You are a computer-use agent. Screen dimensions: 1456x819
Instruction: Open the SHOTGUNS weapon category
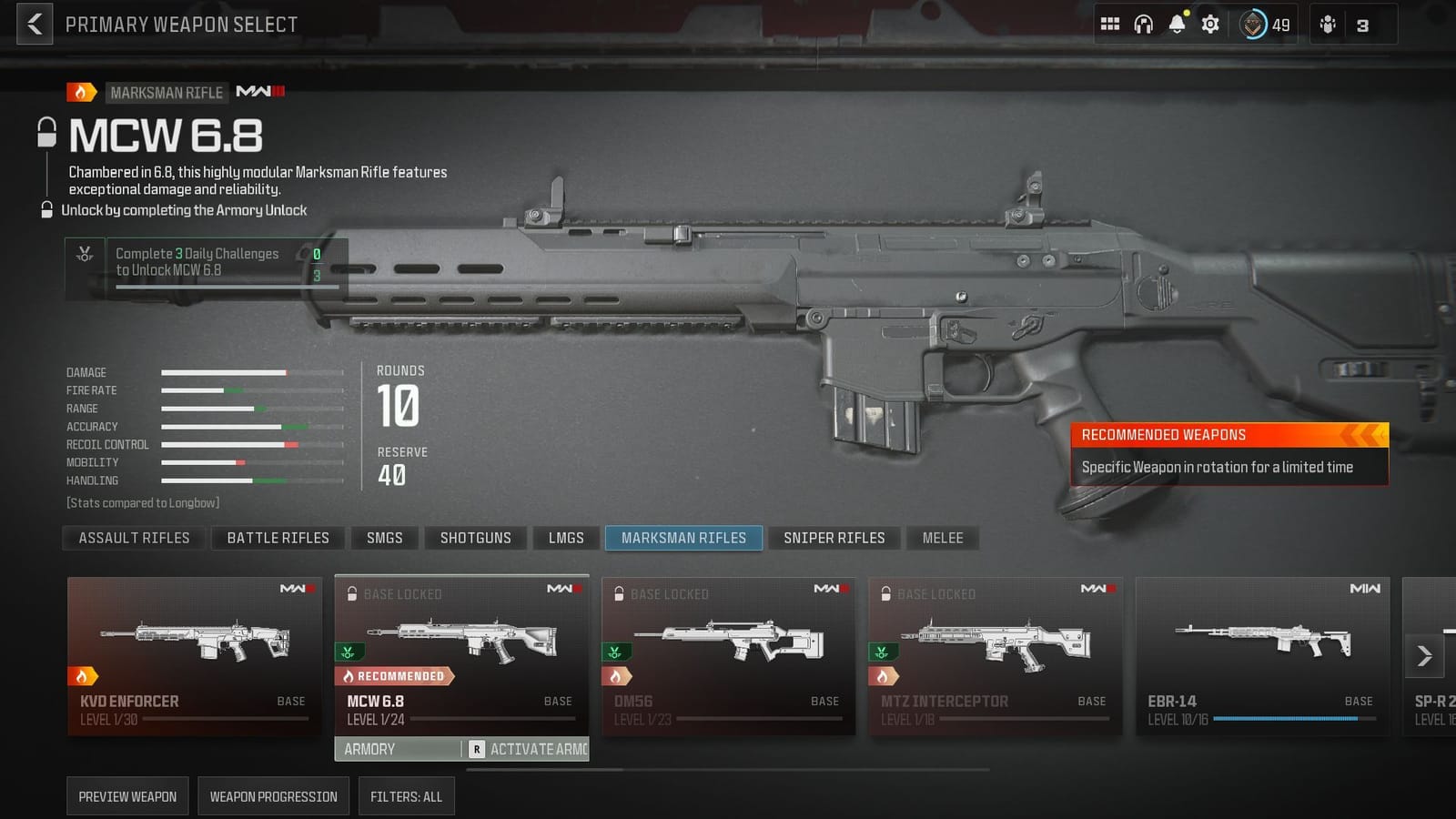pos(476,538)
